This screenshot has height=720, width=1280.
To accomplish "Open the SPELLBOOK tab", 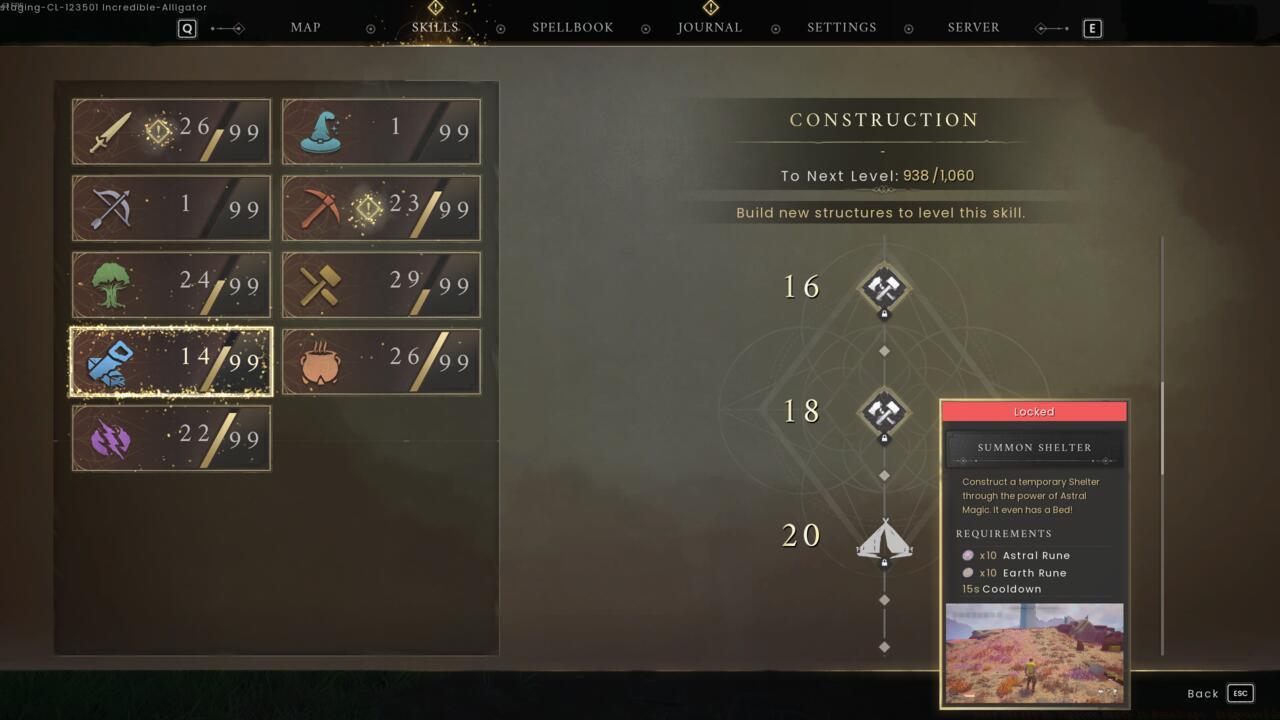I will coord(572,27).
